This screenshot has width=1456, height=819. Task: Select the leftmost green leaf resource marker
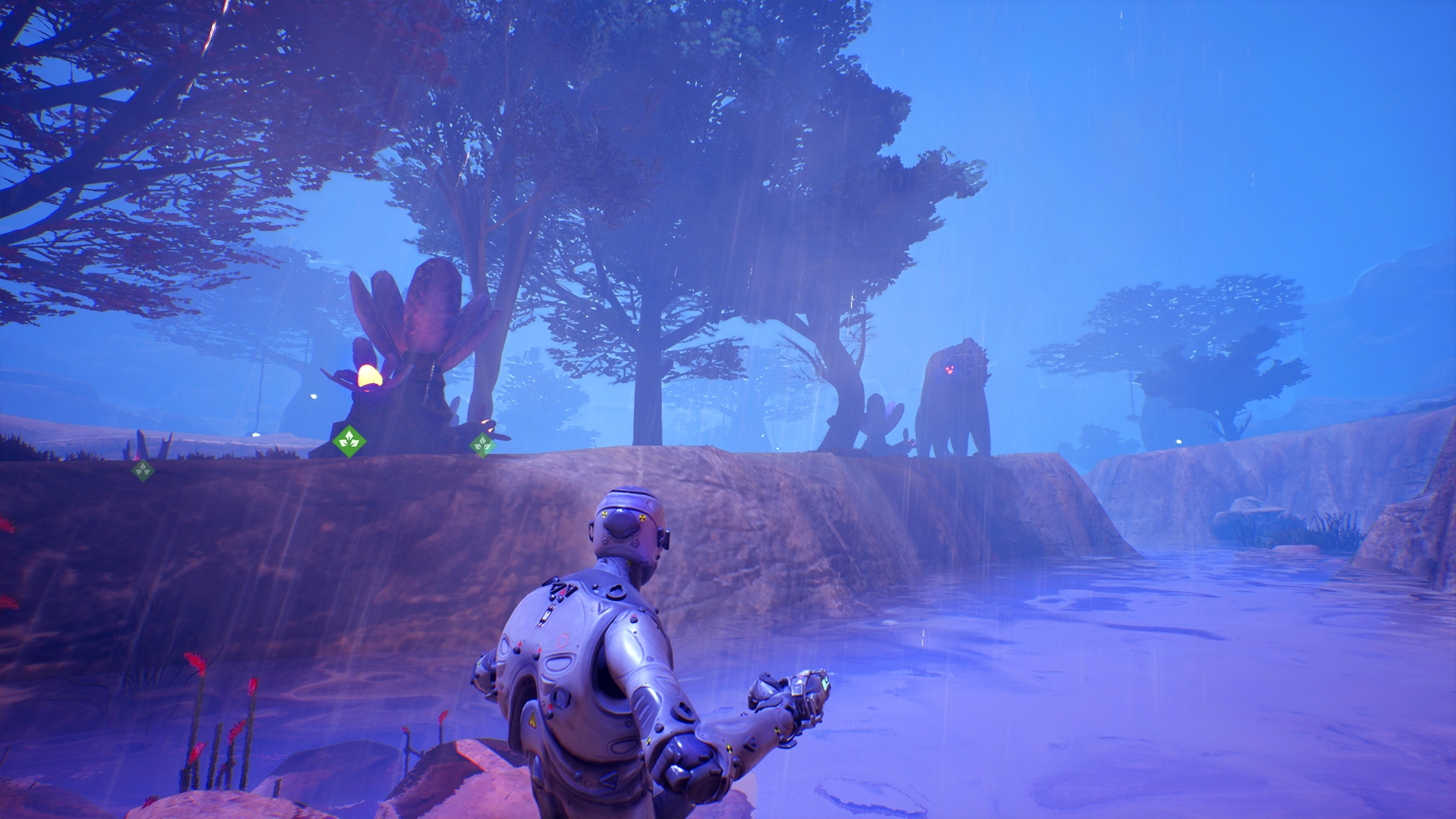click(x=143, y=469)
